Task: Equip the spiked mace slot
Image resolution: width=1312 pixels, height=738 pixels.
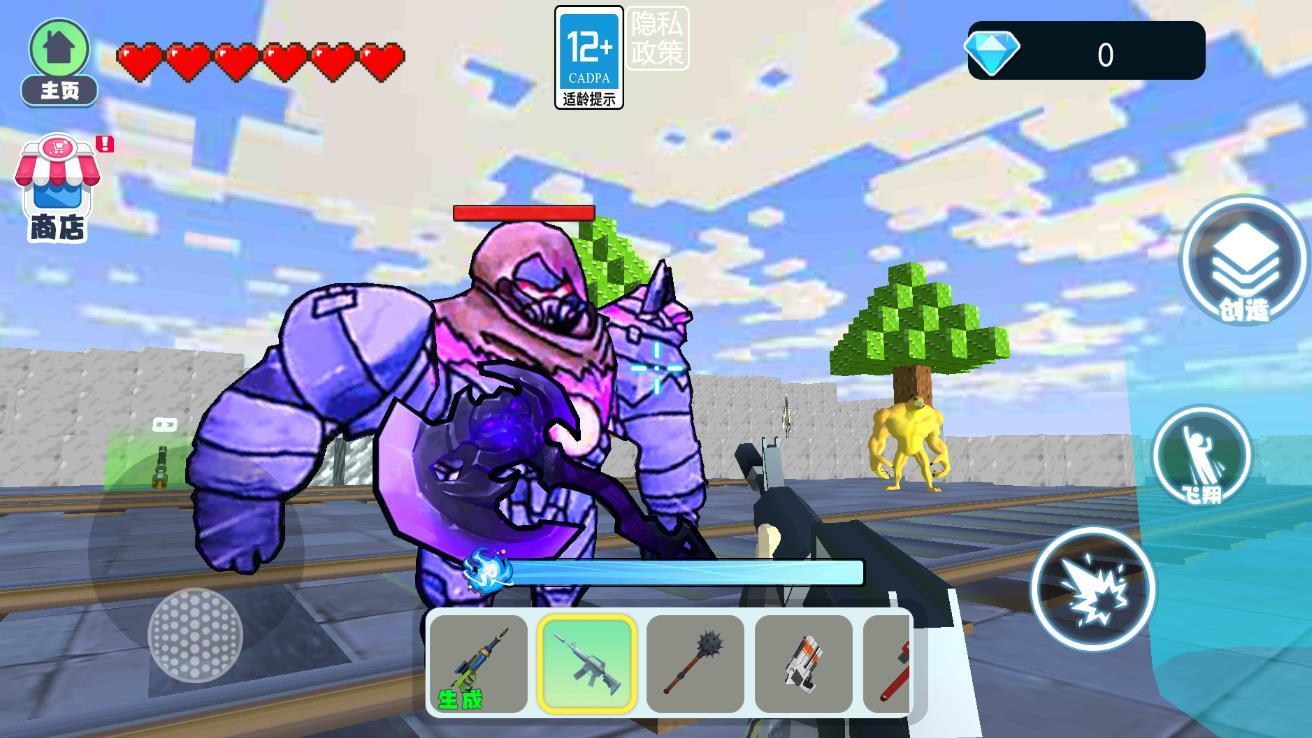Action: coord(696,663)
